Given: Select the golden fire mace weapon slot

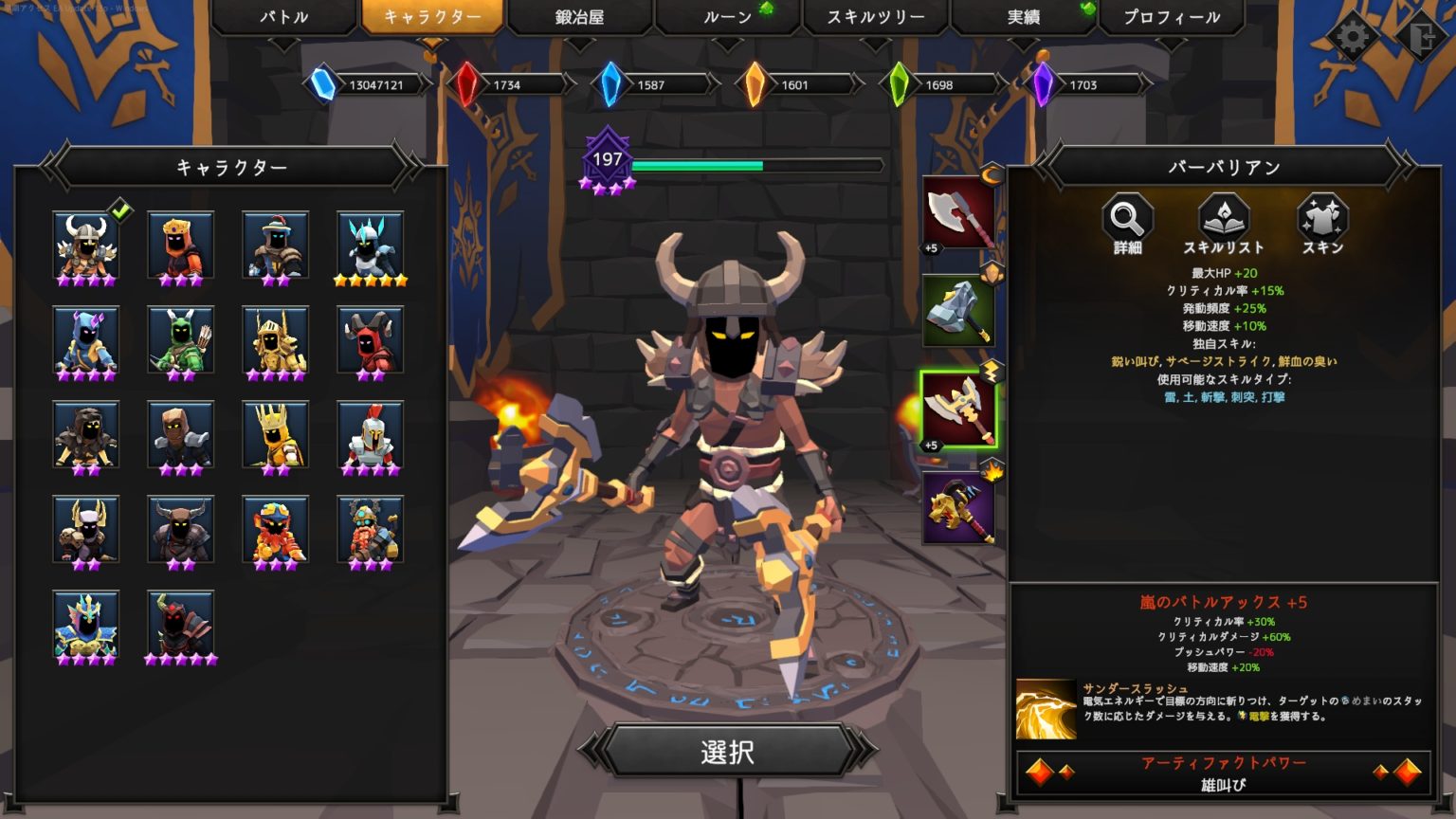Looking at the screenshot, I should 959,509.
